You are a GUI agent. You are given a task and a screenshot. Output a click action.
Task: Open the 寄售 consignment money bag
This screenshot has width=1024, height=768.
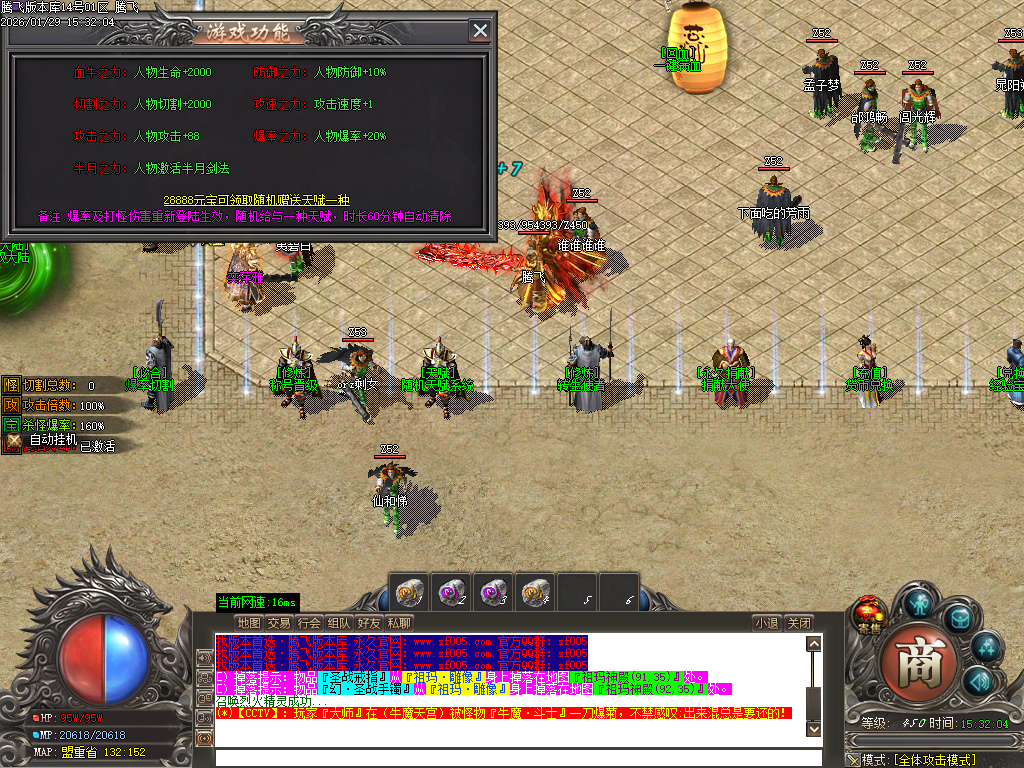(x=867, y=613)
